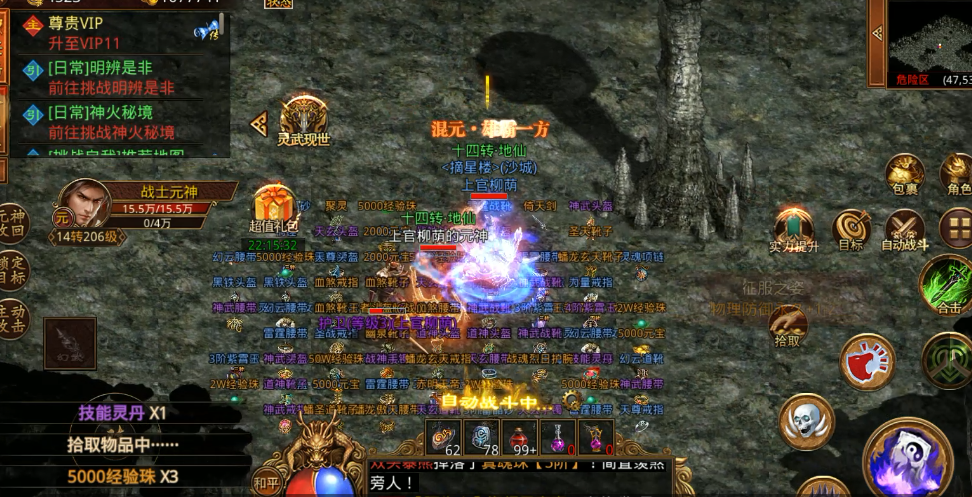The height and width of the screenshot is (497, 972).
Task: Go to the 神火秘境 daily quest
Action: pos(115,122)
